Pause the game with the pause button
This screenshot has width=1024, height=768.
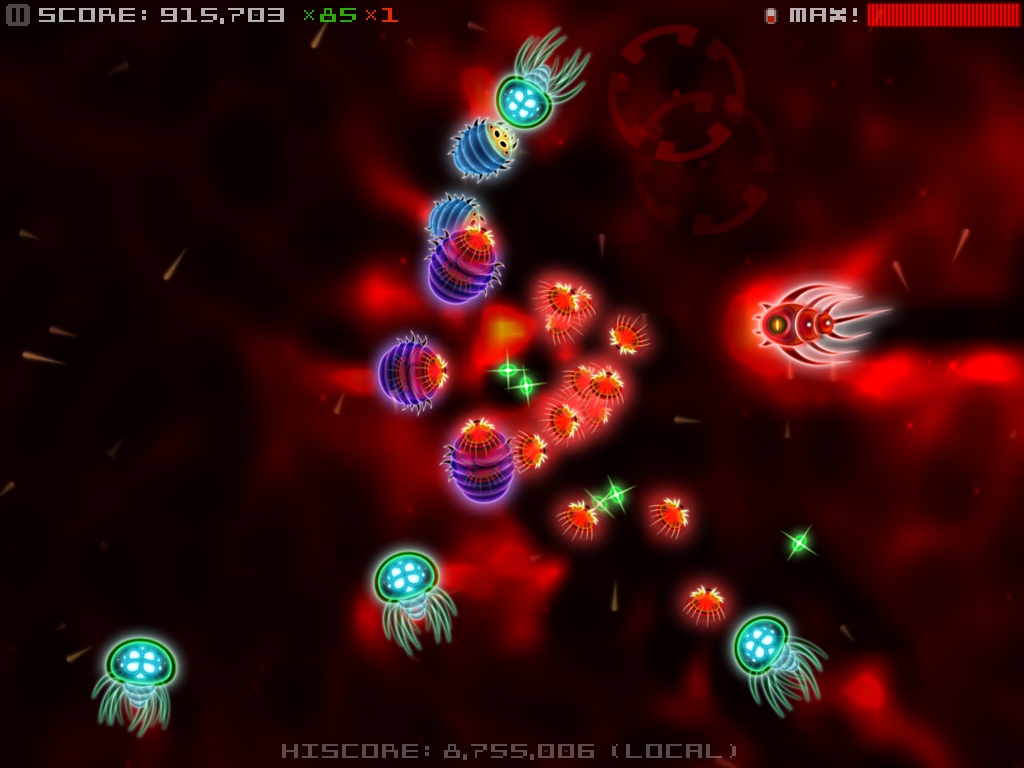pos(18,15)
